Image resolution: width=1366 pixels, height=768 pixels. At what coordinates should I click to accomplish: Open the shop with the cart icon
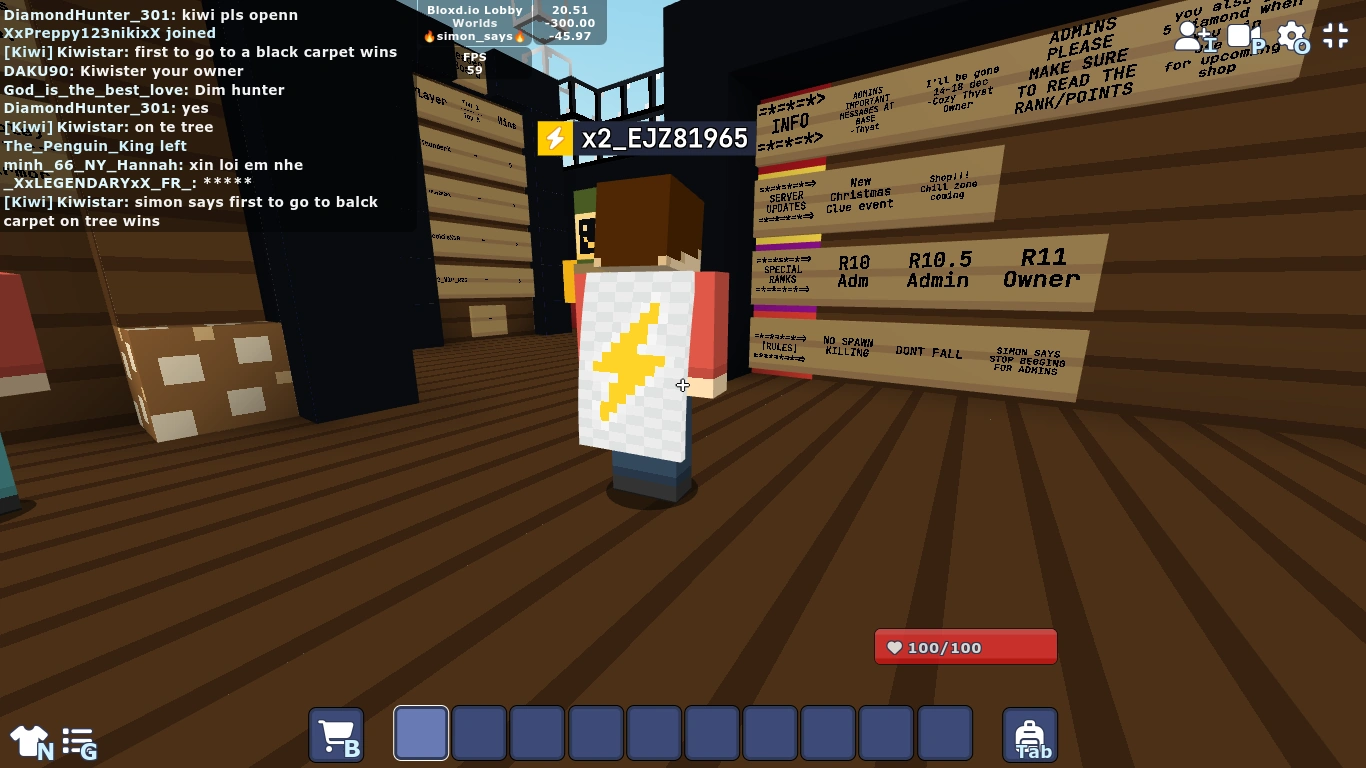tap(336, 733)
